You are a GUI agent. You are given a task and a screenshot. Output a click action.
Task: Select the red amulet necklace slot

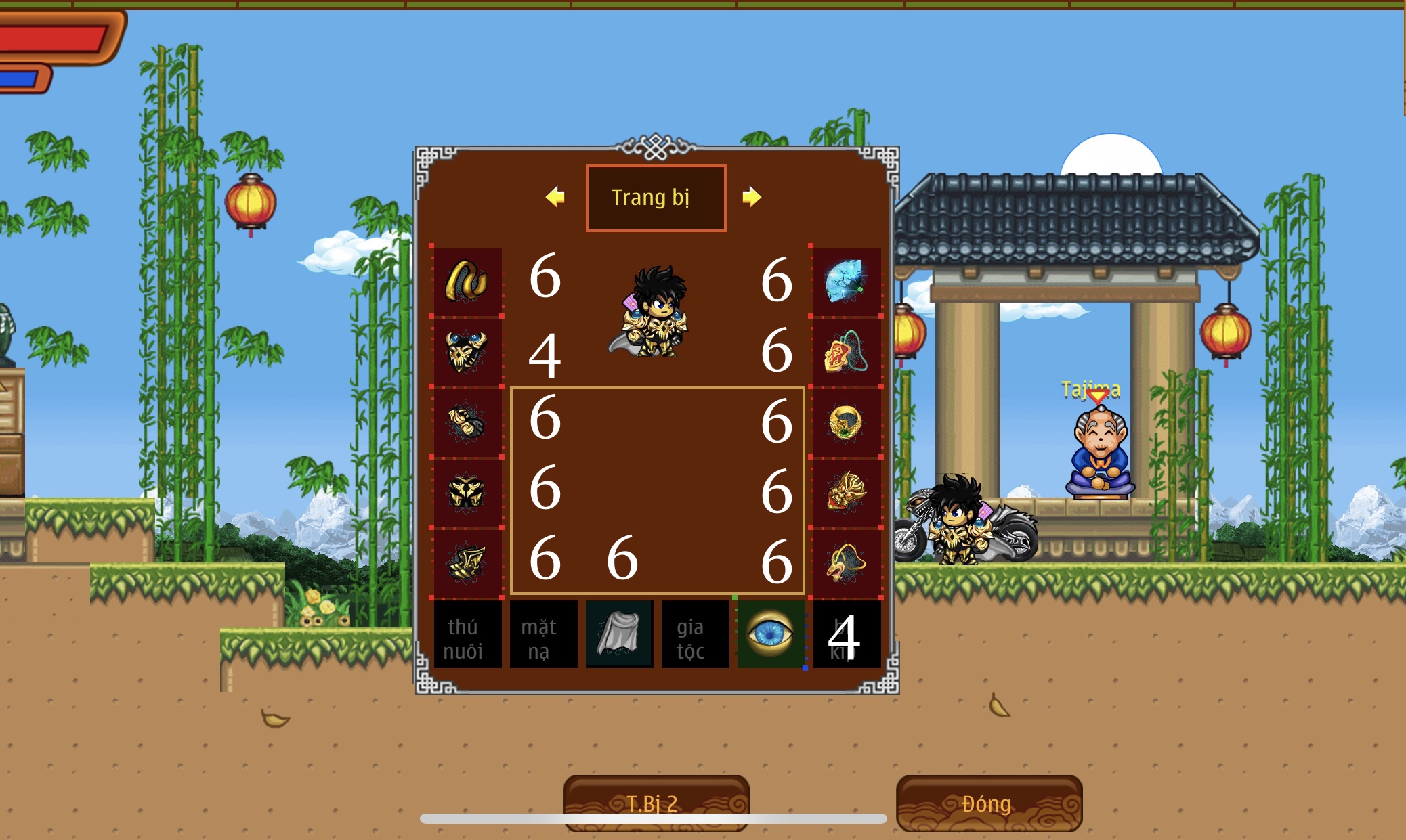(846, 351)
